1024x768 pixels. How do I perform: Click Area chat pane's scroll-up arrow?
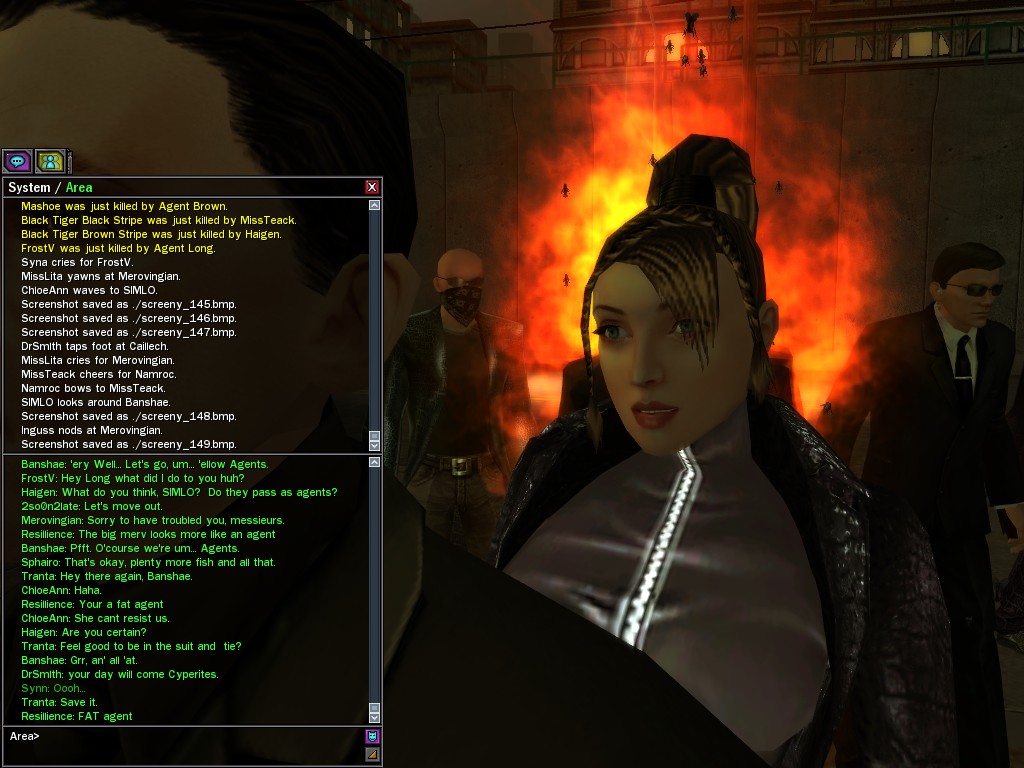pyautogui.click(x=375, y=463)
